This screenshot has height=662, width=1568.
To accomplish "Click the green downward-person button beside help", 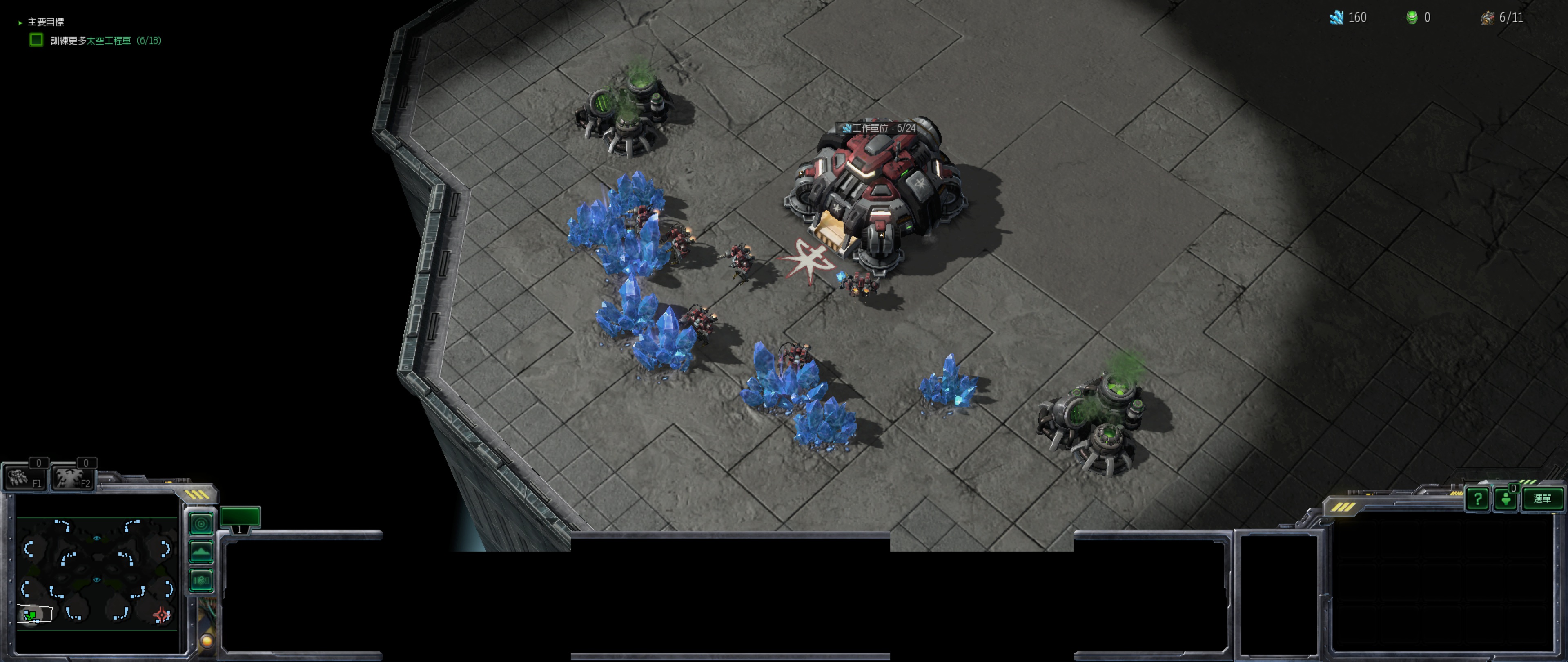I will [1506, 499].
